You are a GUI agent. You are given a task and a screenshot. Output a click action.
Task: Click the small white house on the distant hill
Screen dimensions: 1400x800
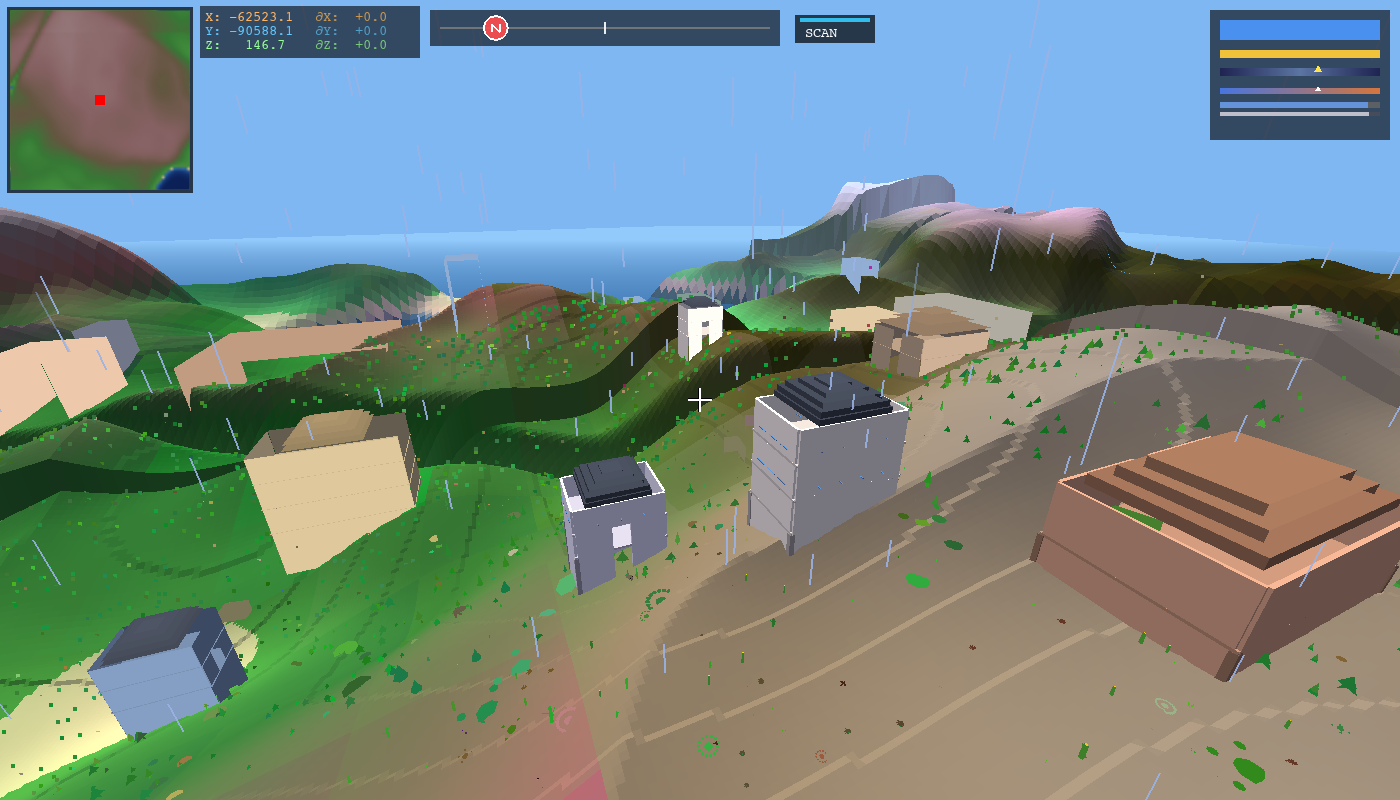tap(700, 330)
